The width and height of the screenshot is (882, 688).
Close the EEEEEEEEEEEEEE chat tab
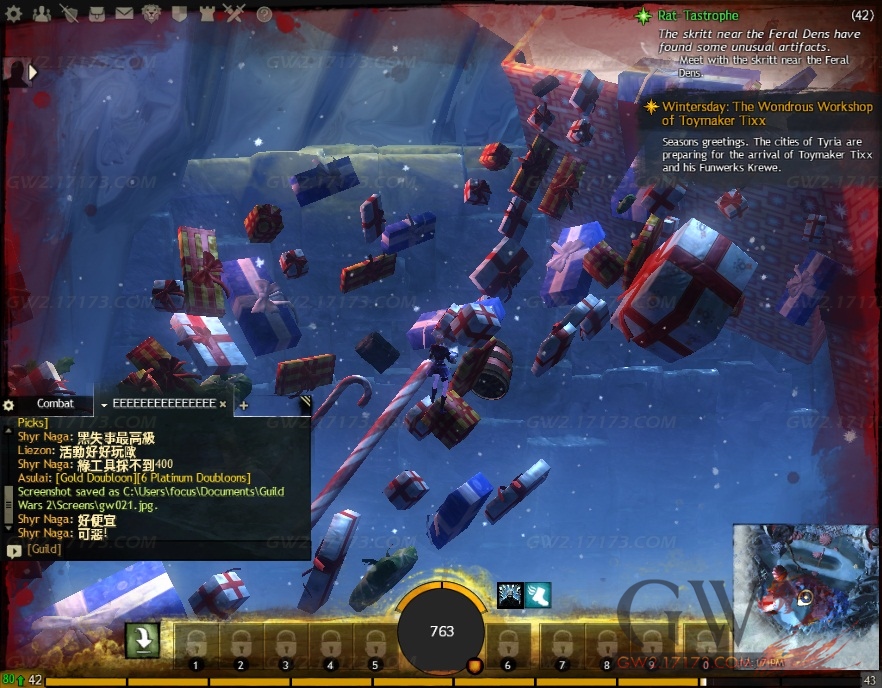point(223,404)
